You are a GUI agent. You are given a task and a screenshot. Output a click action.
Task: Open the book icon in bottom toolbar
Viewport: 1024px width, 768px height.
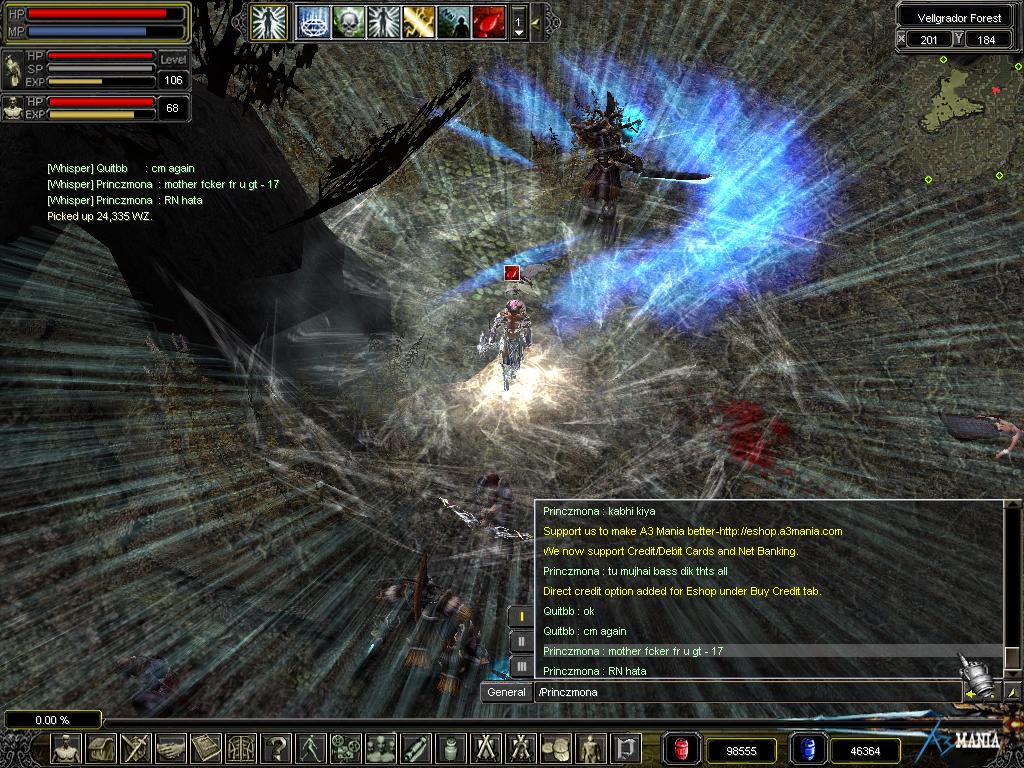pyautogui.click(x=206, y=748)
